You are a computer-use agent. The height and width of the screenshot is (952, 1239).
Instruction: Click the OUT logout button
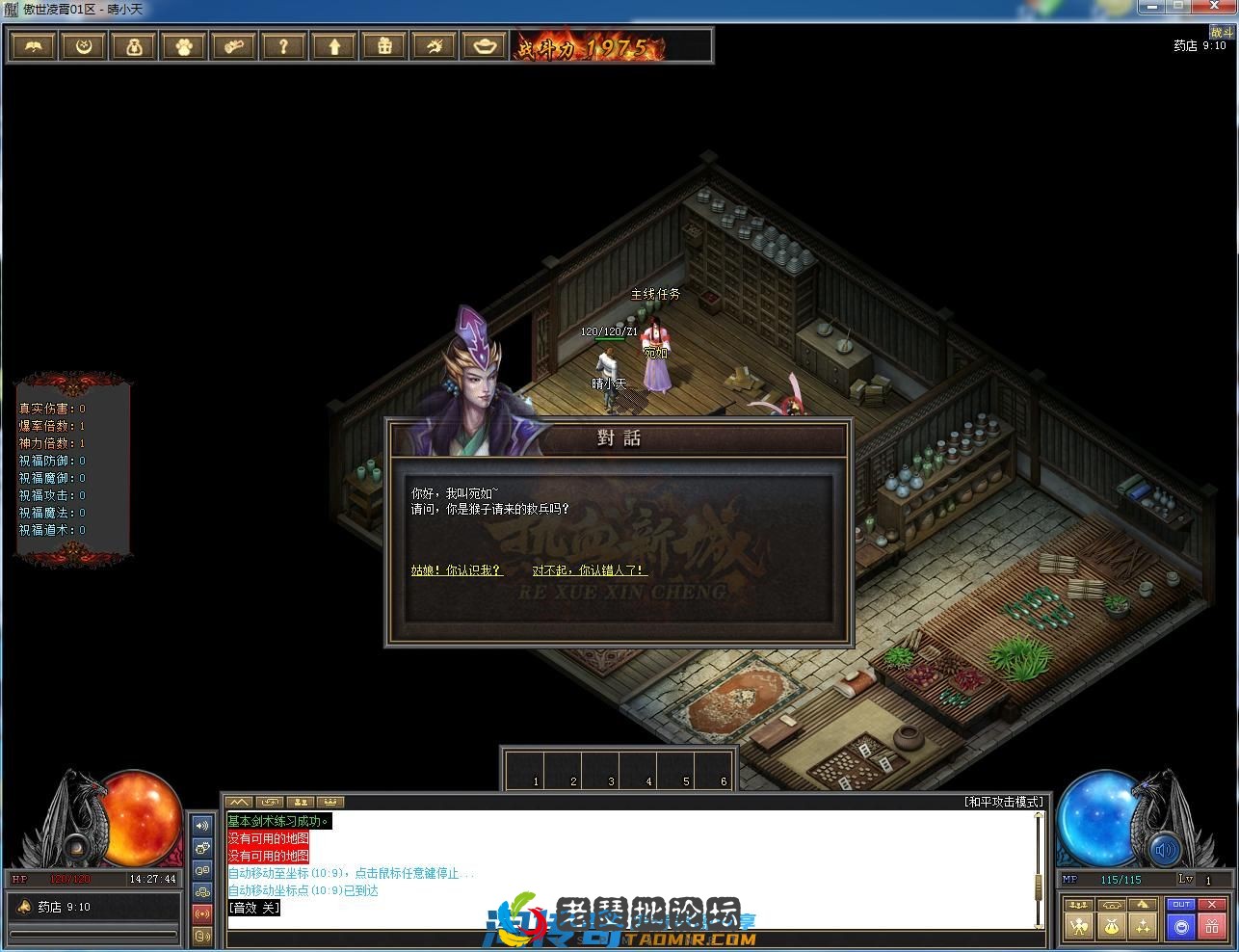[1180, 904]
